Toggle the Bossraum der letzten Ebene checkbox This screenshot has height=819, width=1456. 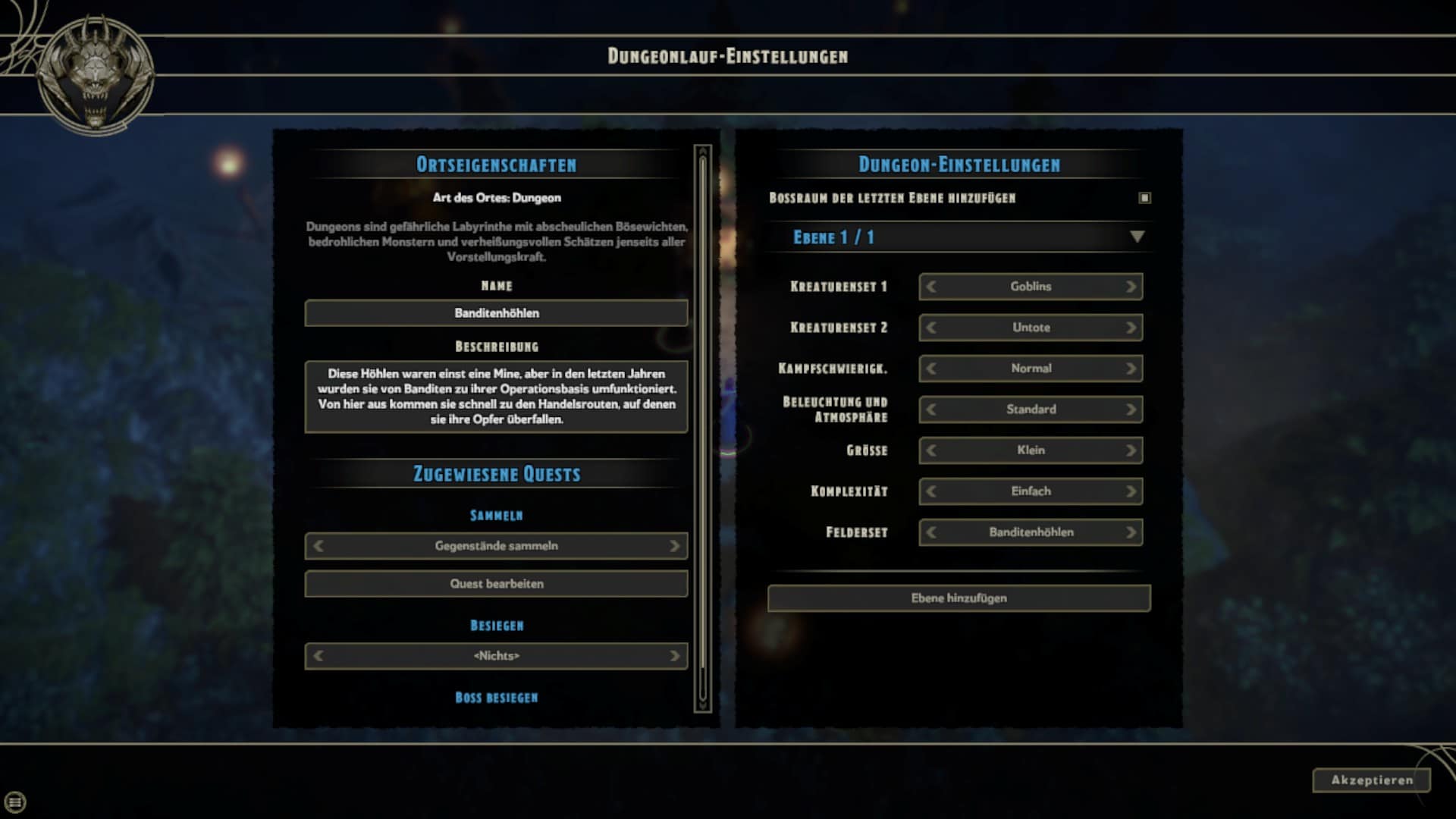[x=1144, y=198]
